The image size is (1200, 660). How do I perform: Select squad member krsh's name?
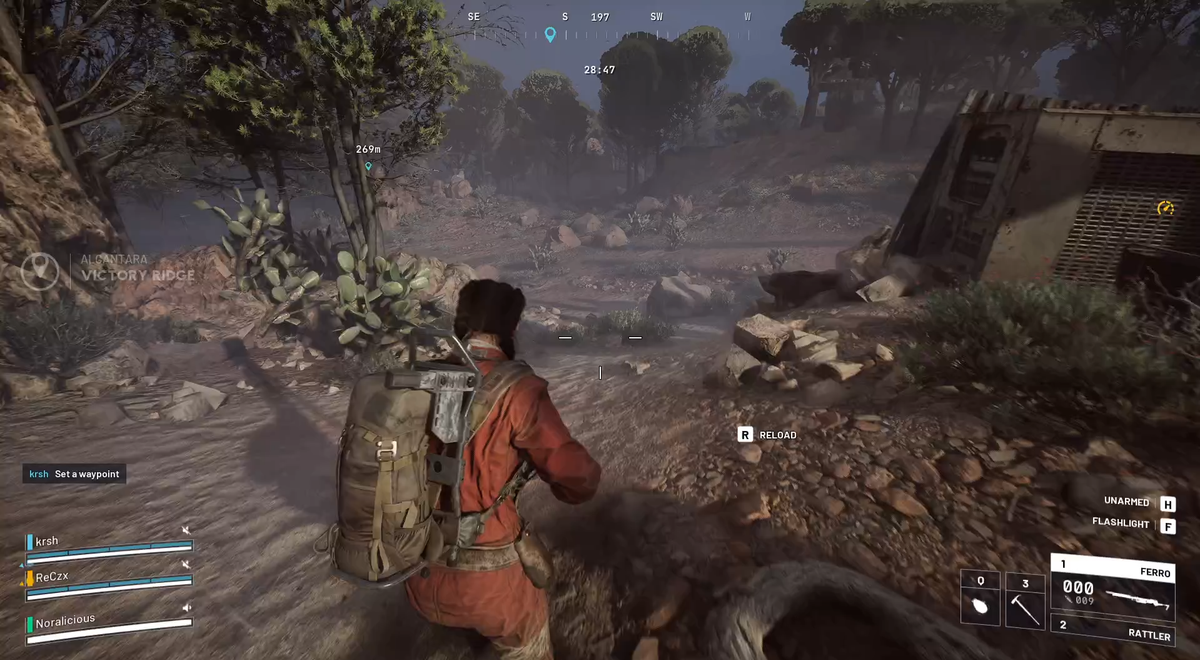tap(47, 541)
